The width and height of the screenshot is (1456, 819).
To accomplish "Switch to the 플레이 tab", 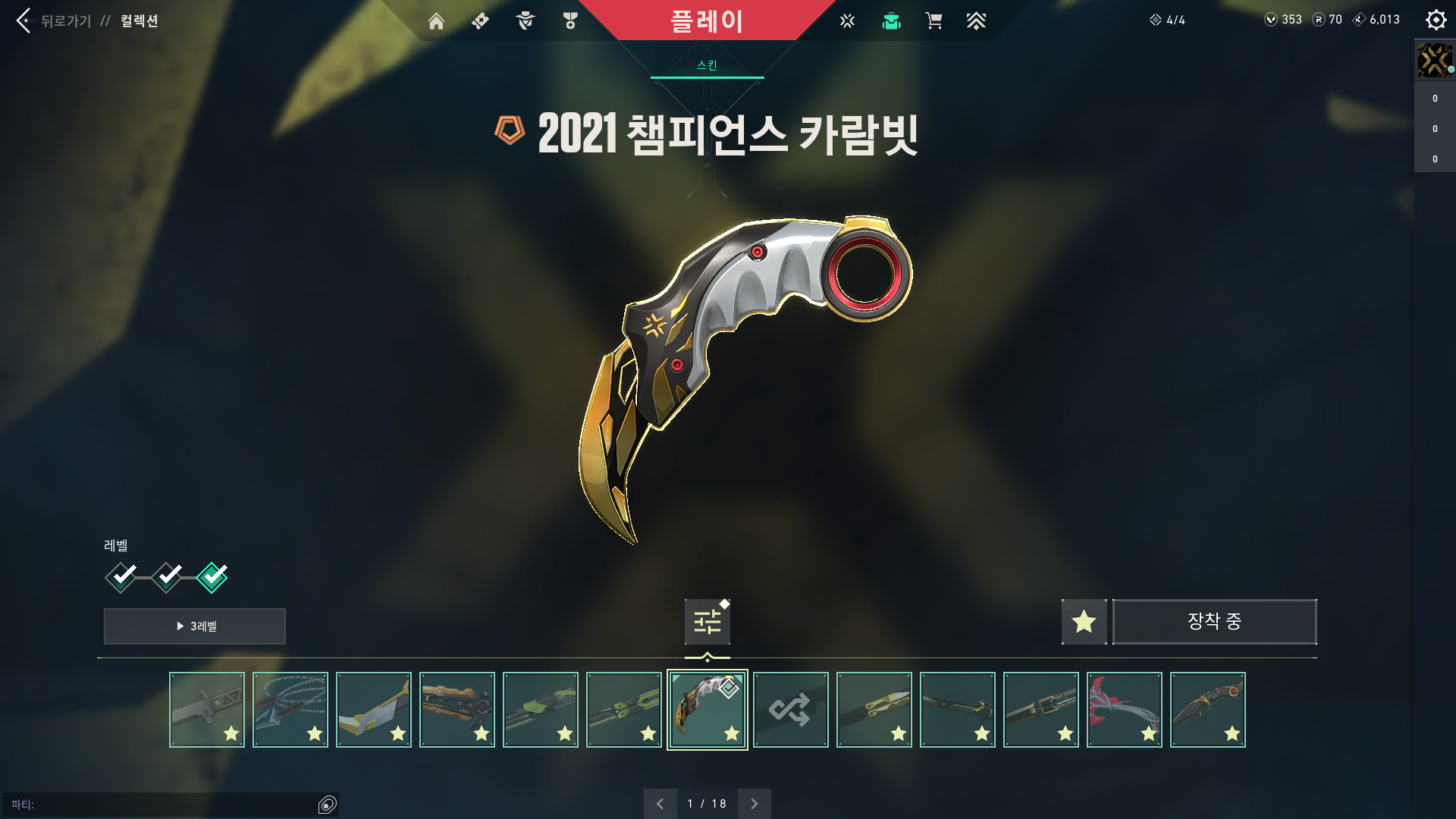I will click(705, 20).
